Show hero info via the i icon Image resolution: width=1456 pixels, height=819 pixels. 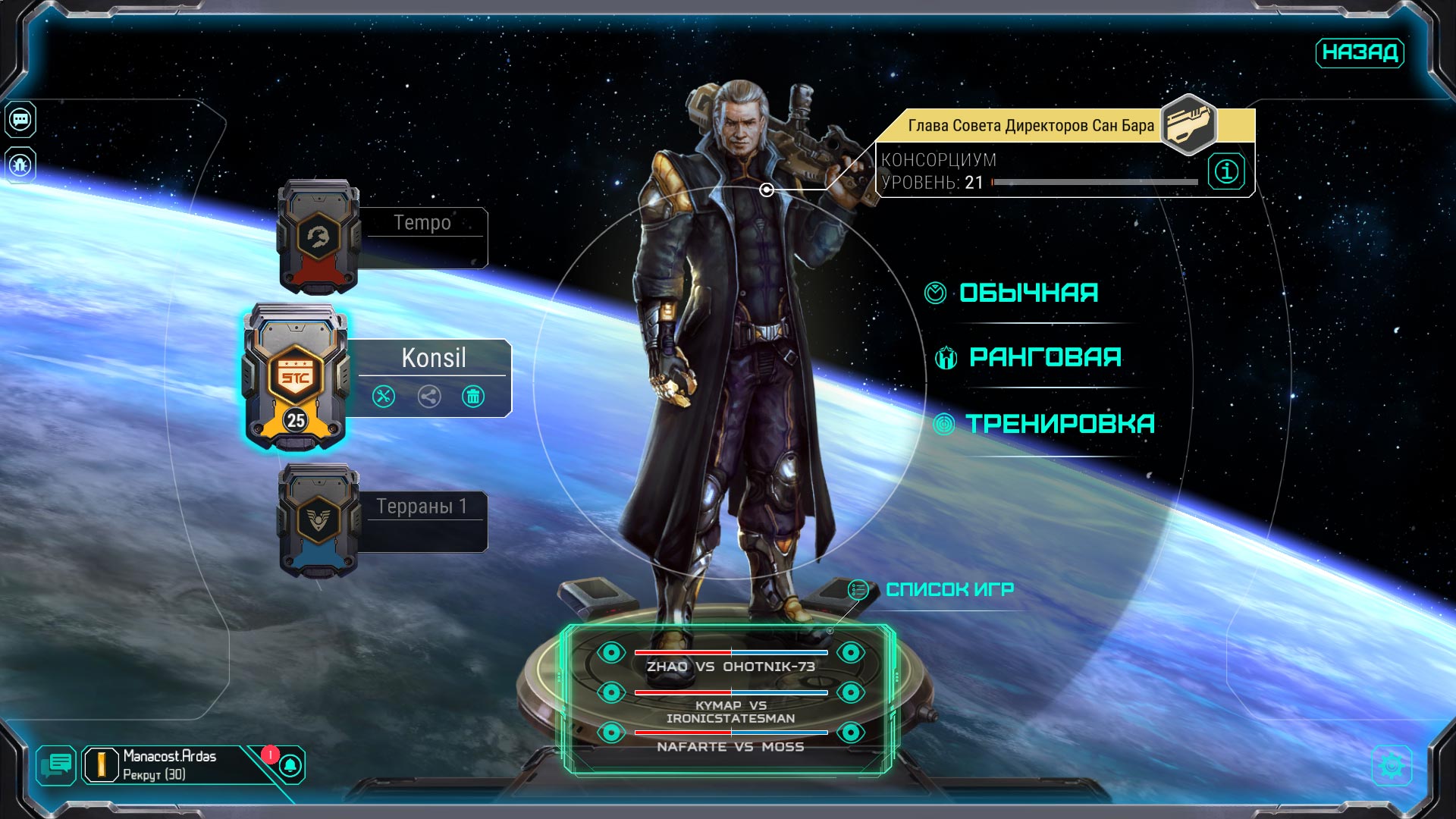click(1226, 171)
